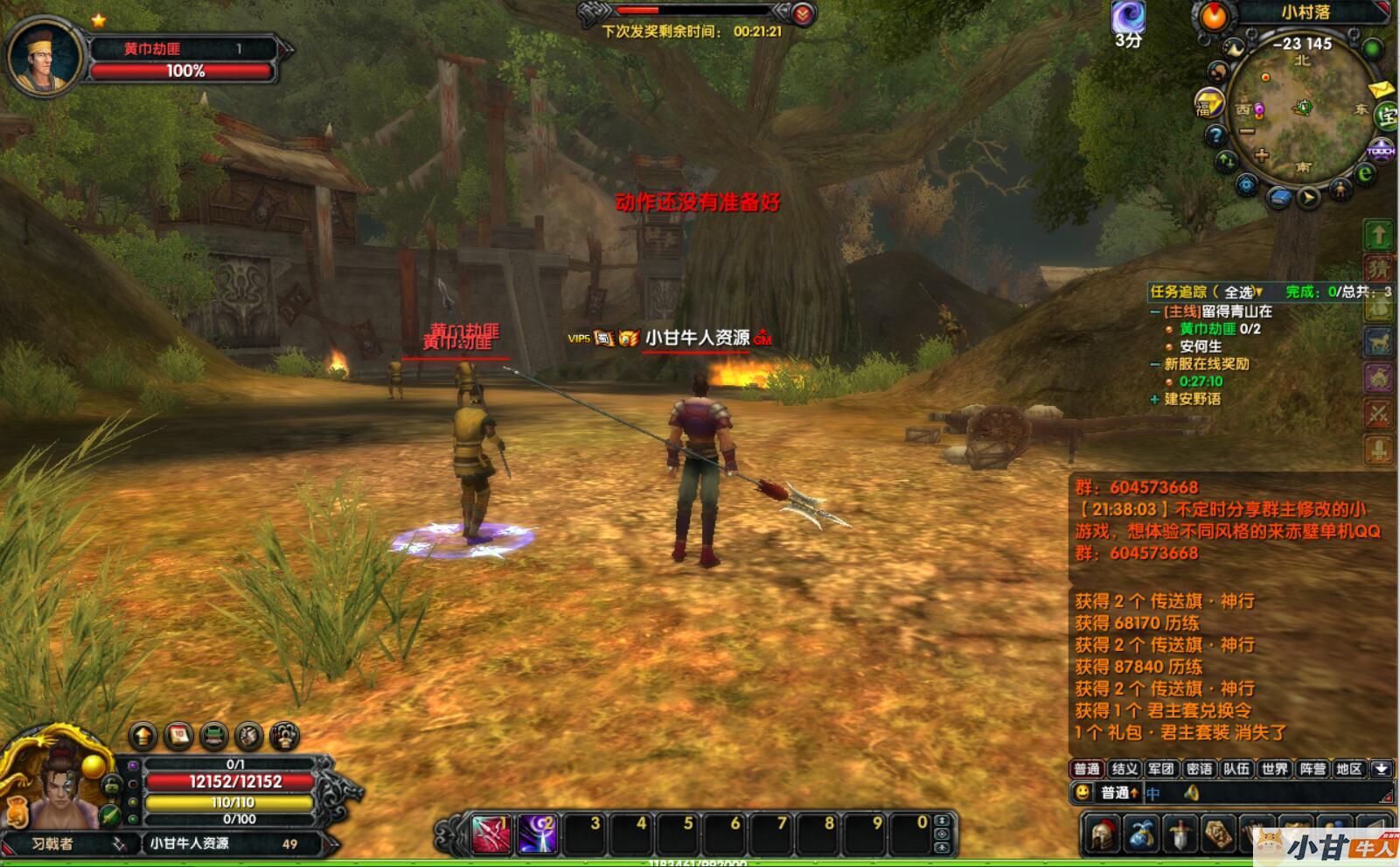Open the yellow mail envelope icon
The height and width of the screenshot is (867, 1400).
click(x=1380, y=89)
